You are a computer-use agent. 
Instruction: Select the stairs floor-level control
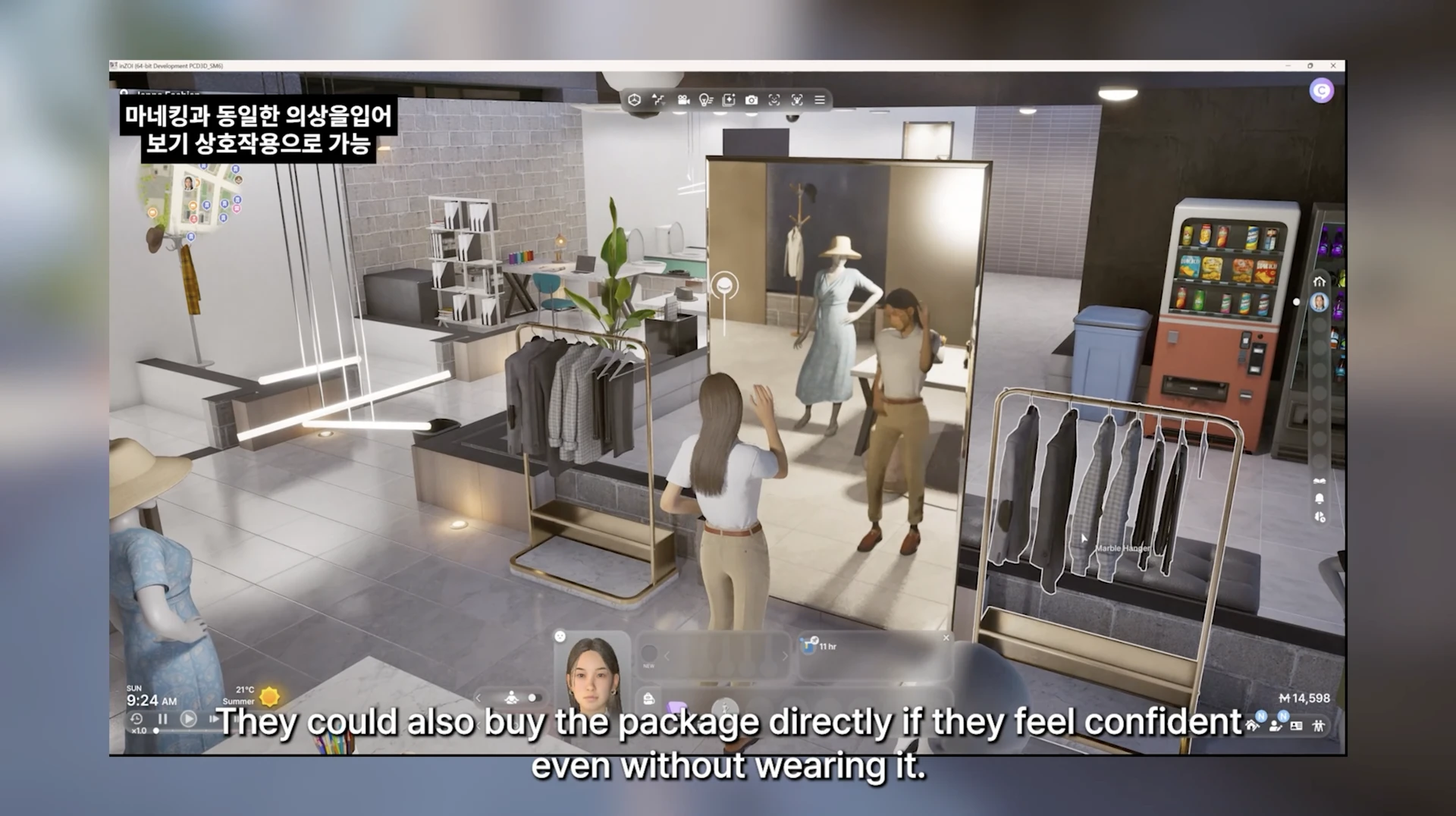(x=657, y=100)
